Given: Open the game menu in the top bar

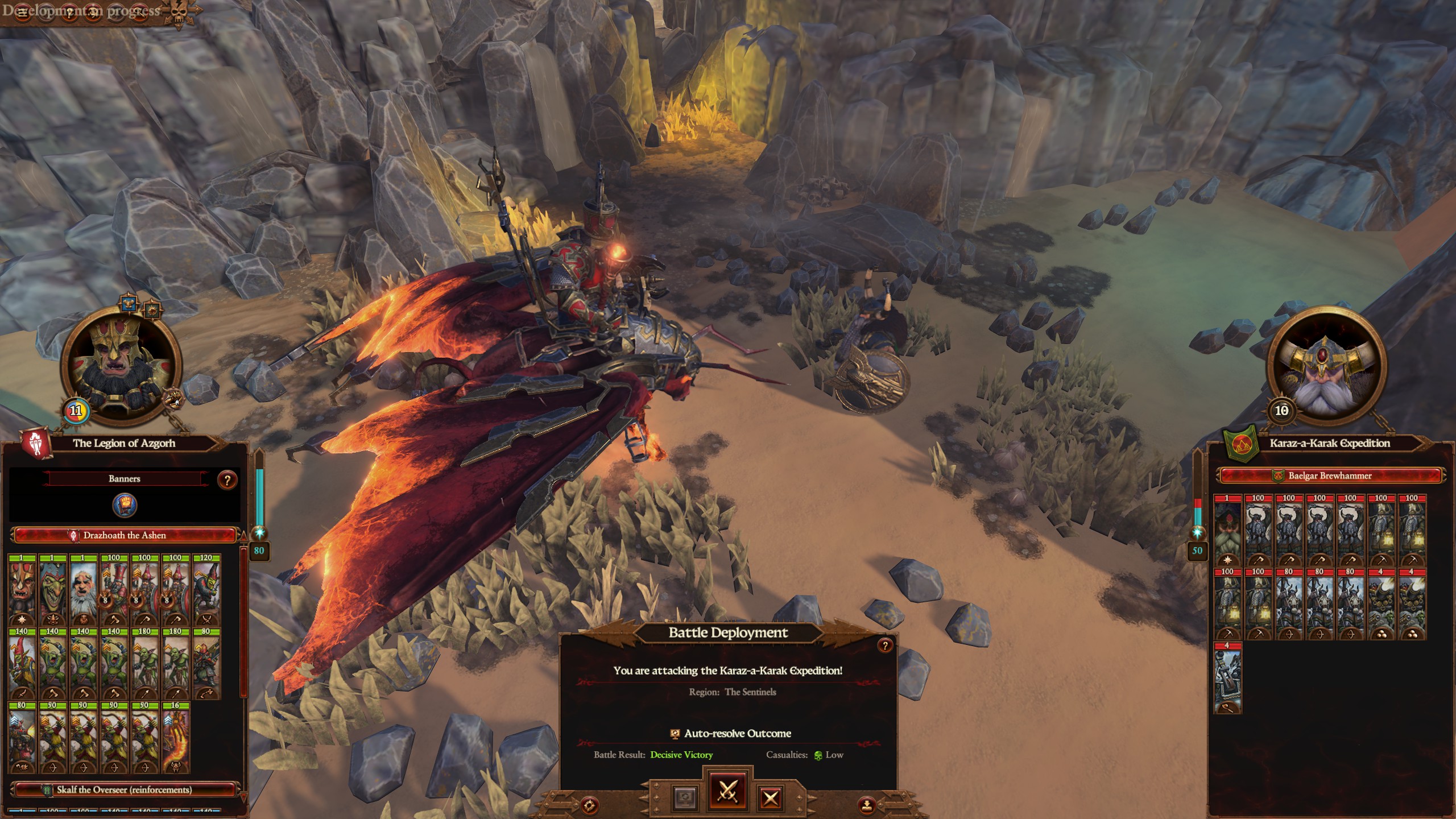Looking at the screenshot, I should [x=23, y=13].
